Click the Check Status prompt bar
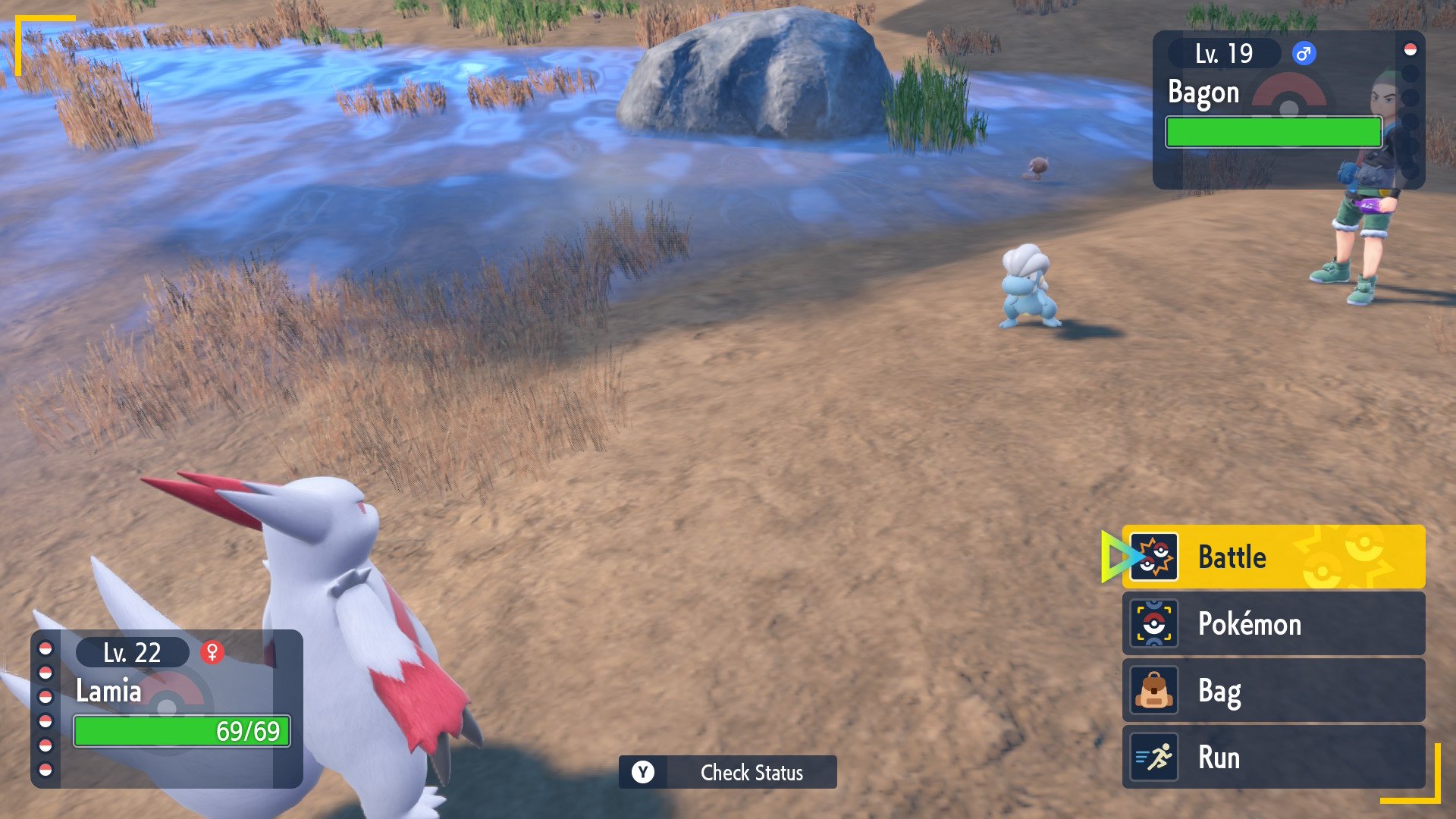The width and height of the screenshot is (1456, 819). [x=727, y=772]
